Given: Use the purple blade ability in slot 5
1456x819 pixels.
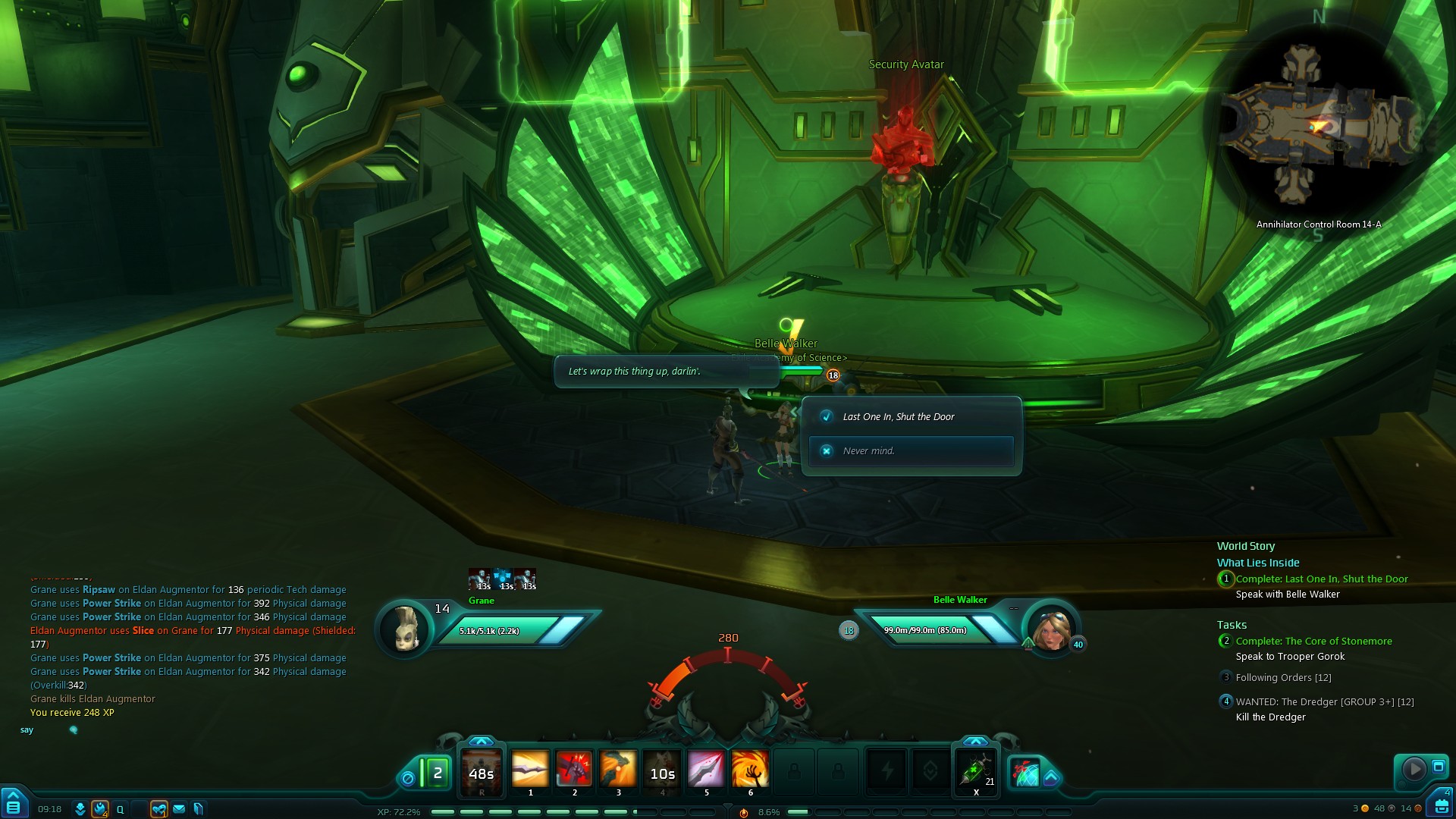Looking at the screenshot, I should click(706, 770).
